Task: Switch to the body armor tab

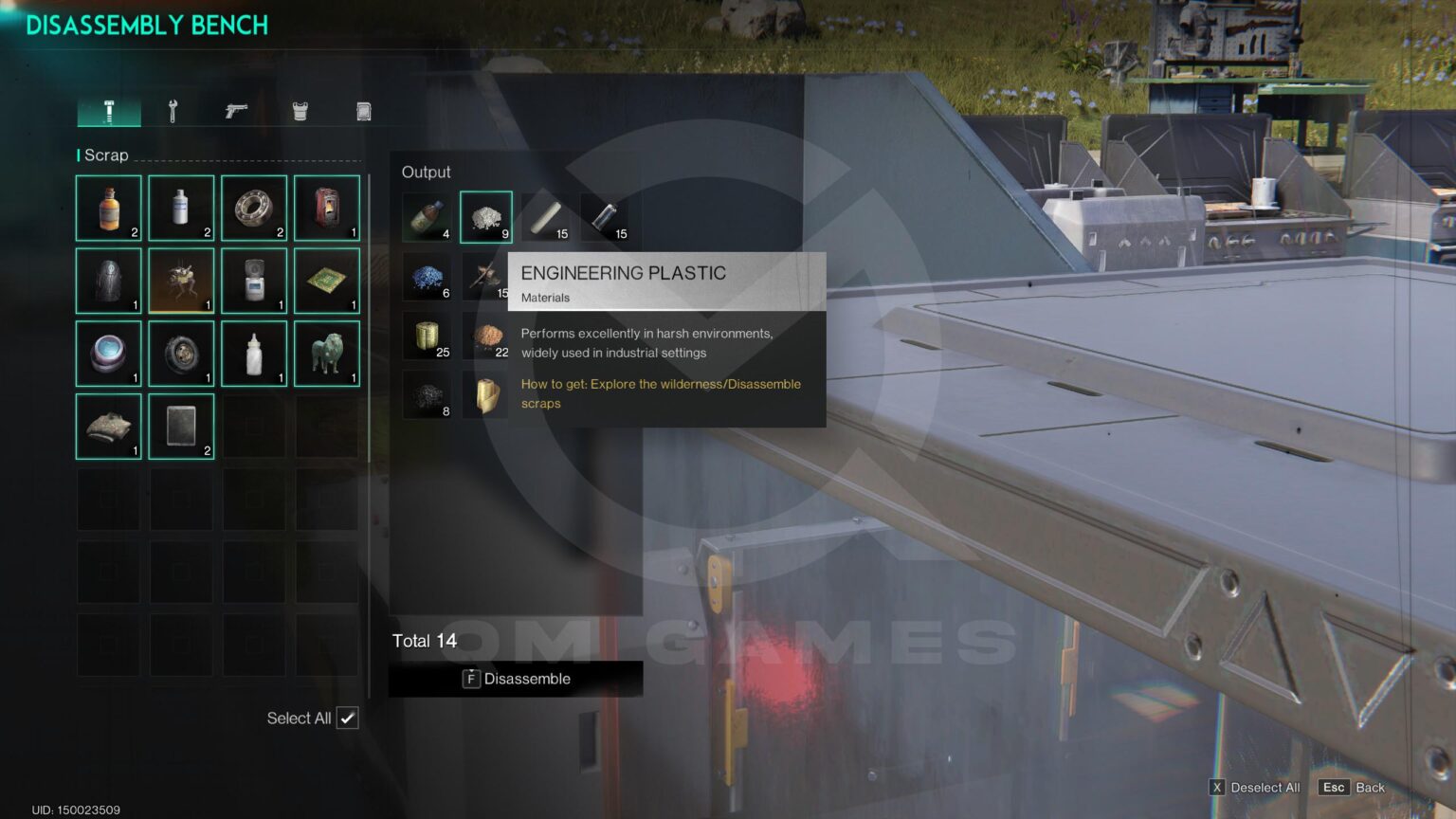Action: (300, 112)
